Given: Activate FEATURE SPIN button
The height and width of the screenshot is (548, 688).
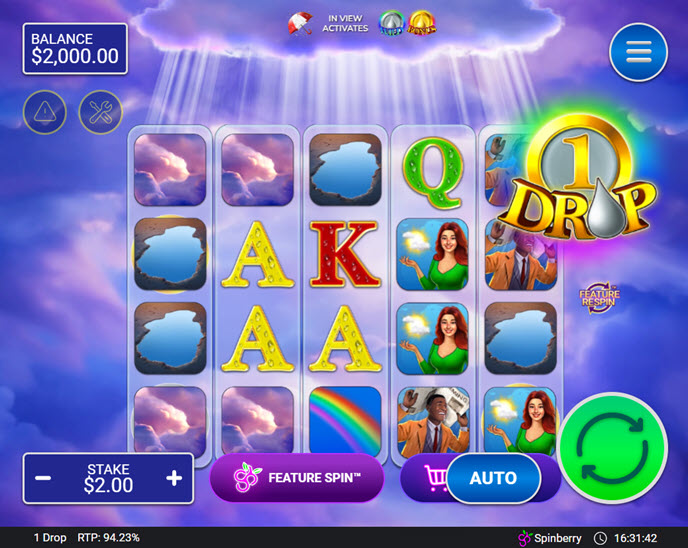Looking at the screenshot, I should coord(297,478).
